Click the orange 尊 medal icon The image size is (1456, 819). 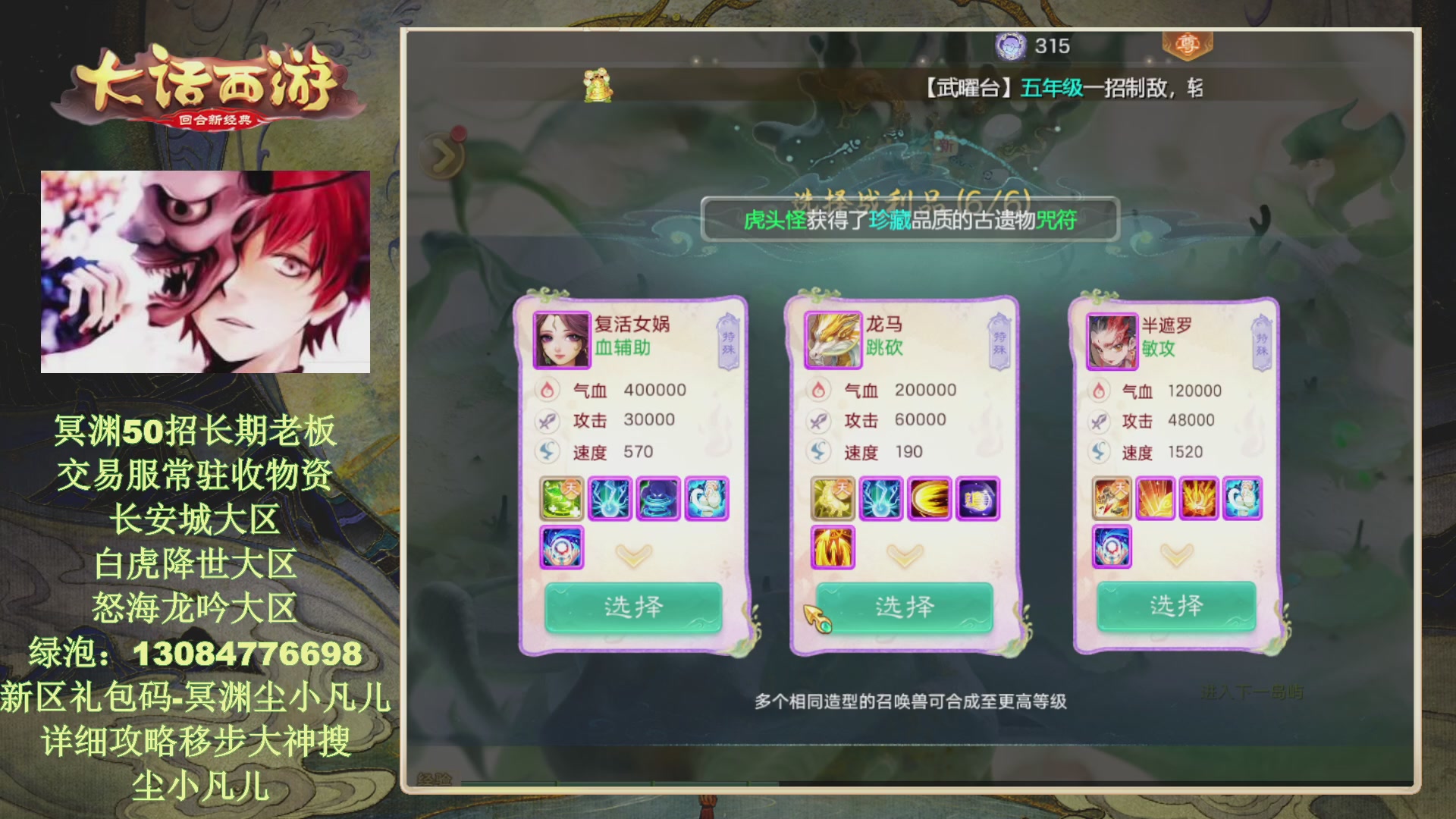click(x=1187, y=45)
